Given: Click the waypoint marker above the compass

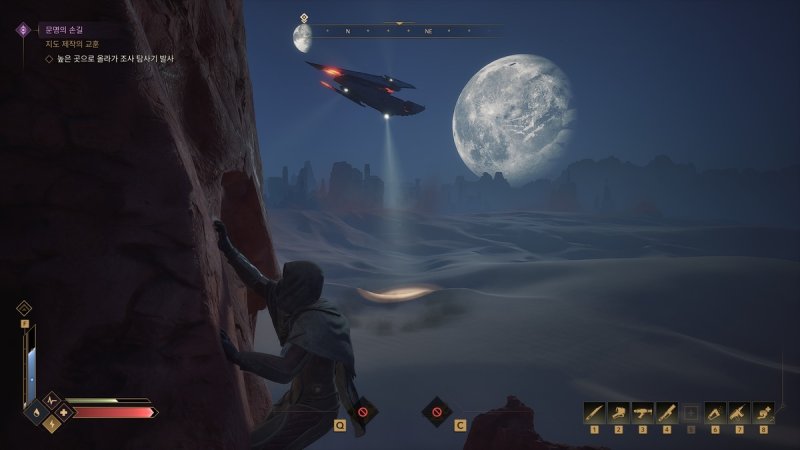Looking at the screenshot, I should (303, 17).
